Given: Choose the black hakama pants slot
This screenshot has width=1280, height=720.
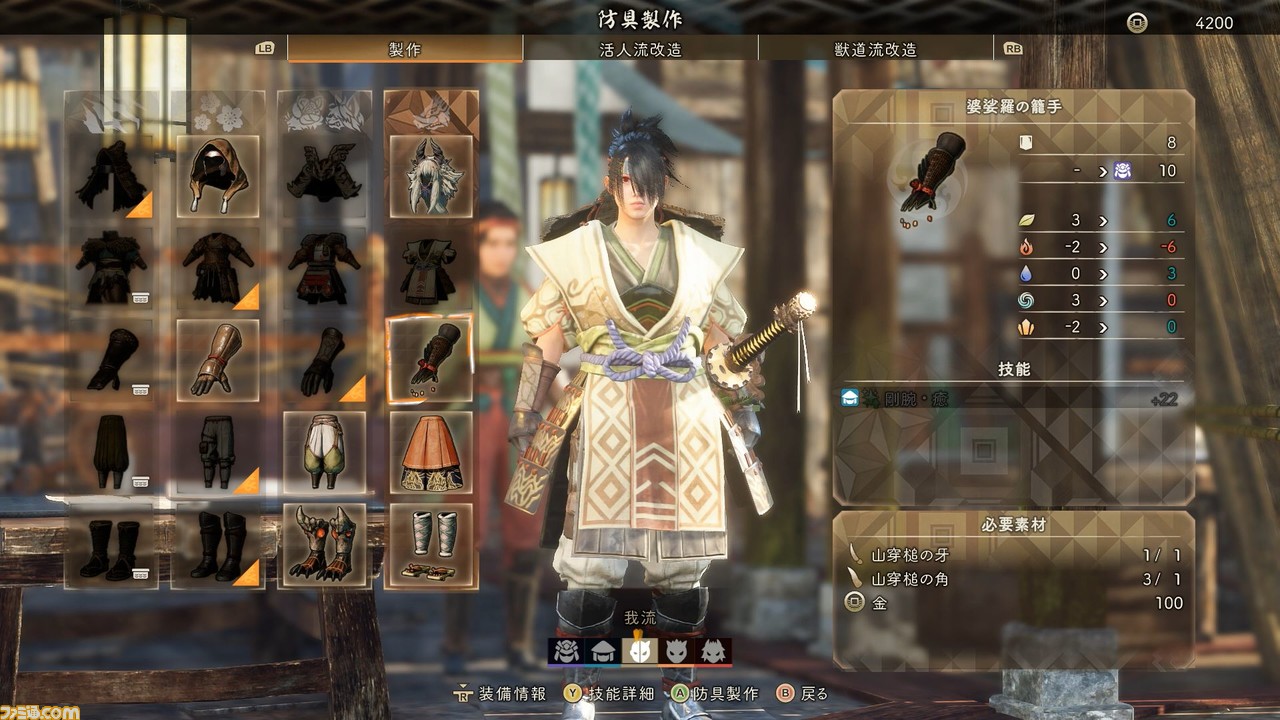Looking at the screenshot, I should tap(111, 452).
